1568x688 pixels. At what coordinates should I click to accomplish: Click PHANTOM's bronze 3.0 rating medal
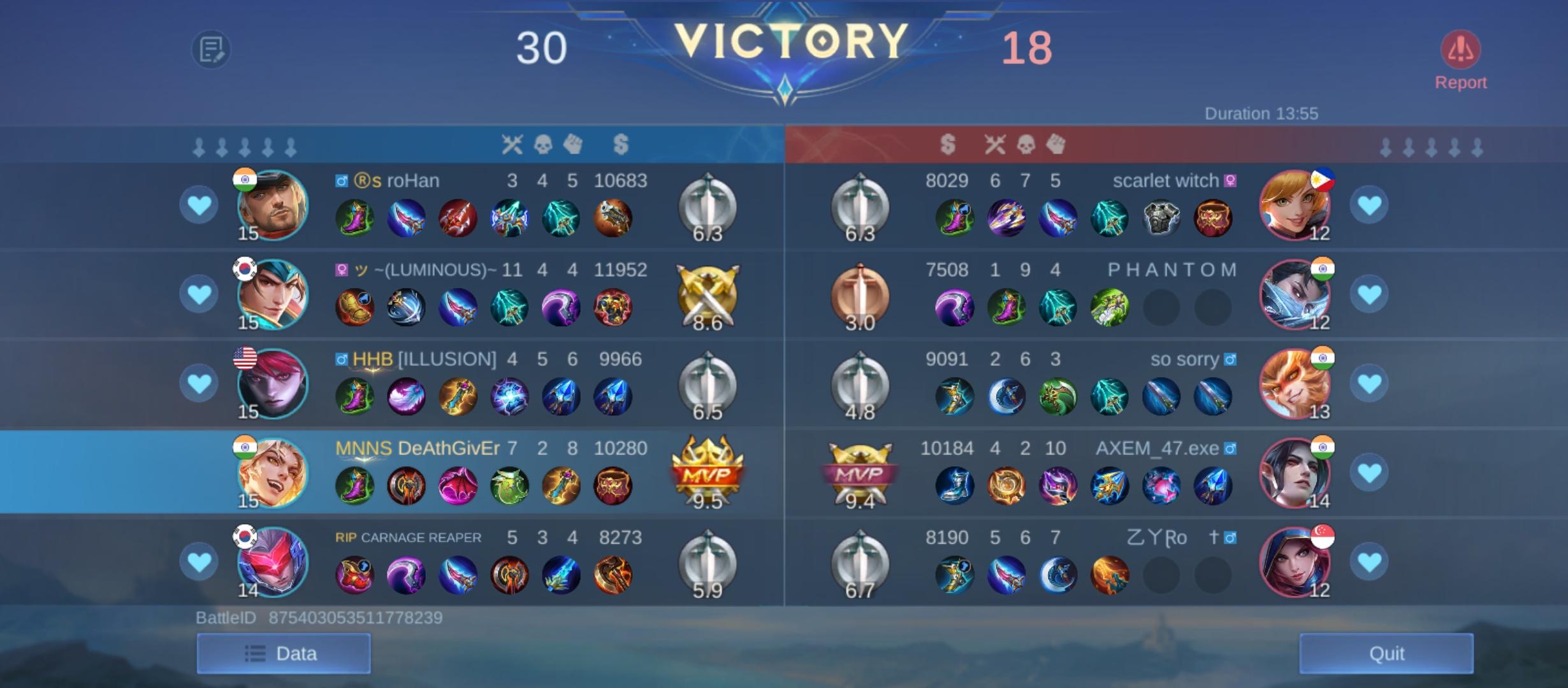860,295
